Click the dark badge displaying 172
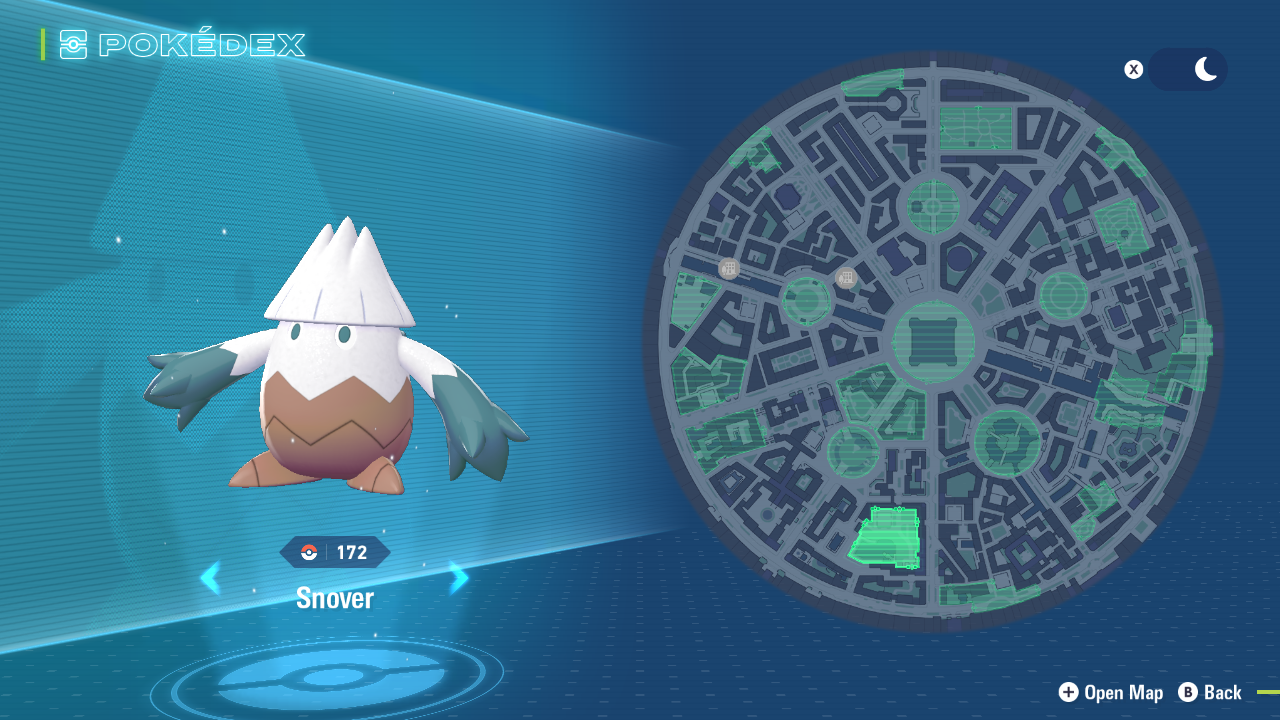The image size is (1280, 720). (x=347, y=551)
